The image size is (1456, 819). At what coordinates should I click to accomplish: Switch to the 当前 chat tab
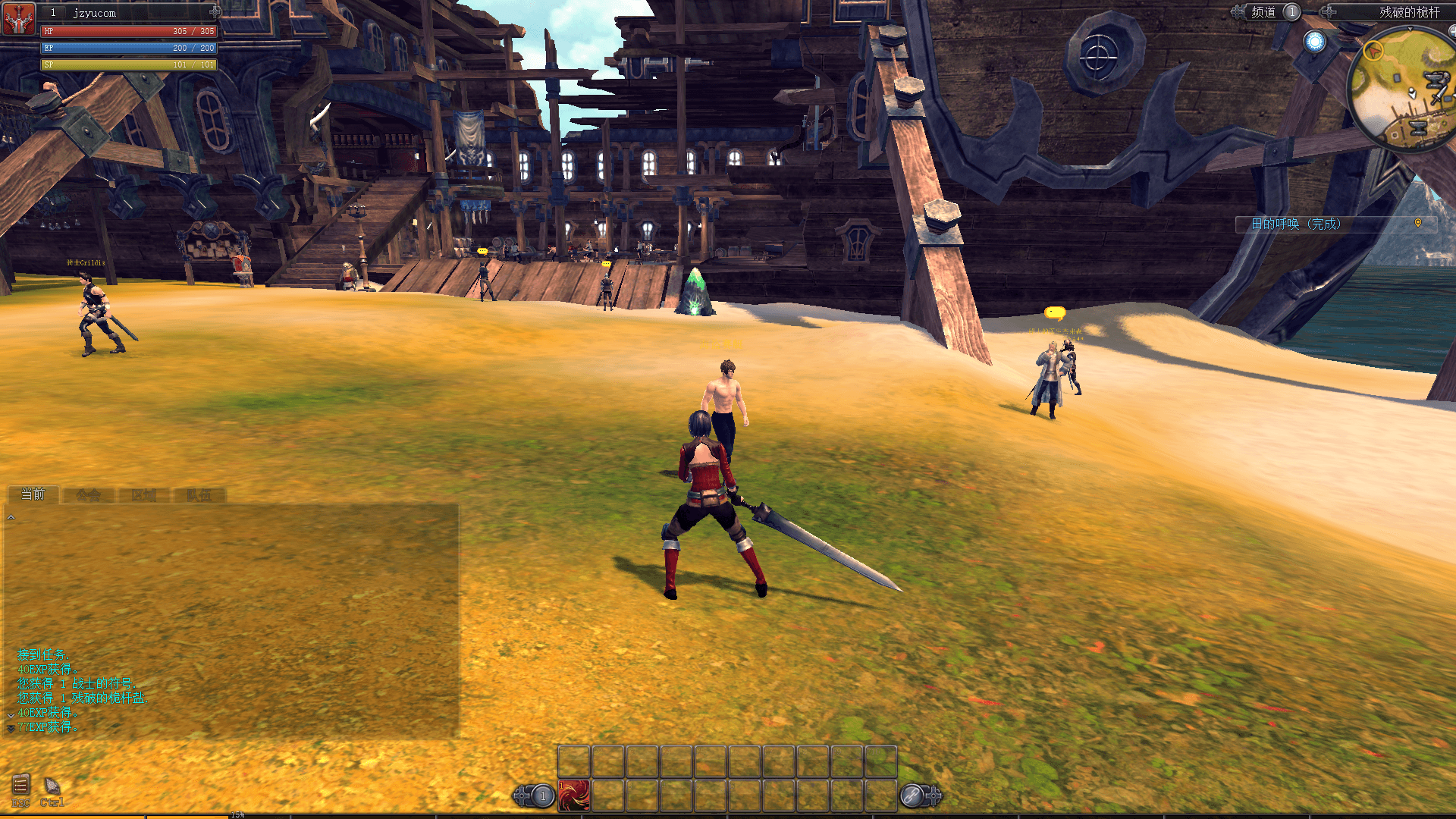pyautogui.click(x=33, y=494)
